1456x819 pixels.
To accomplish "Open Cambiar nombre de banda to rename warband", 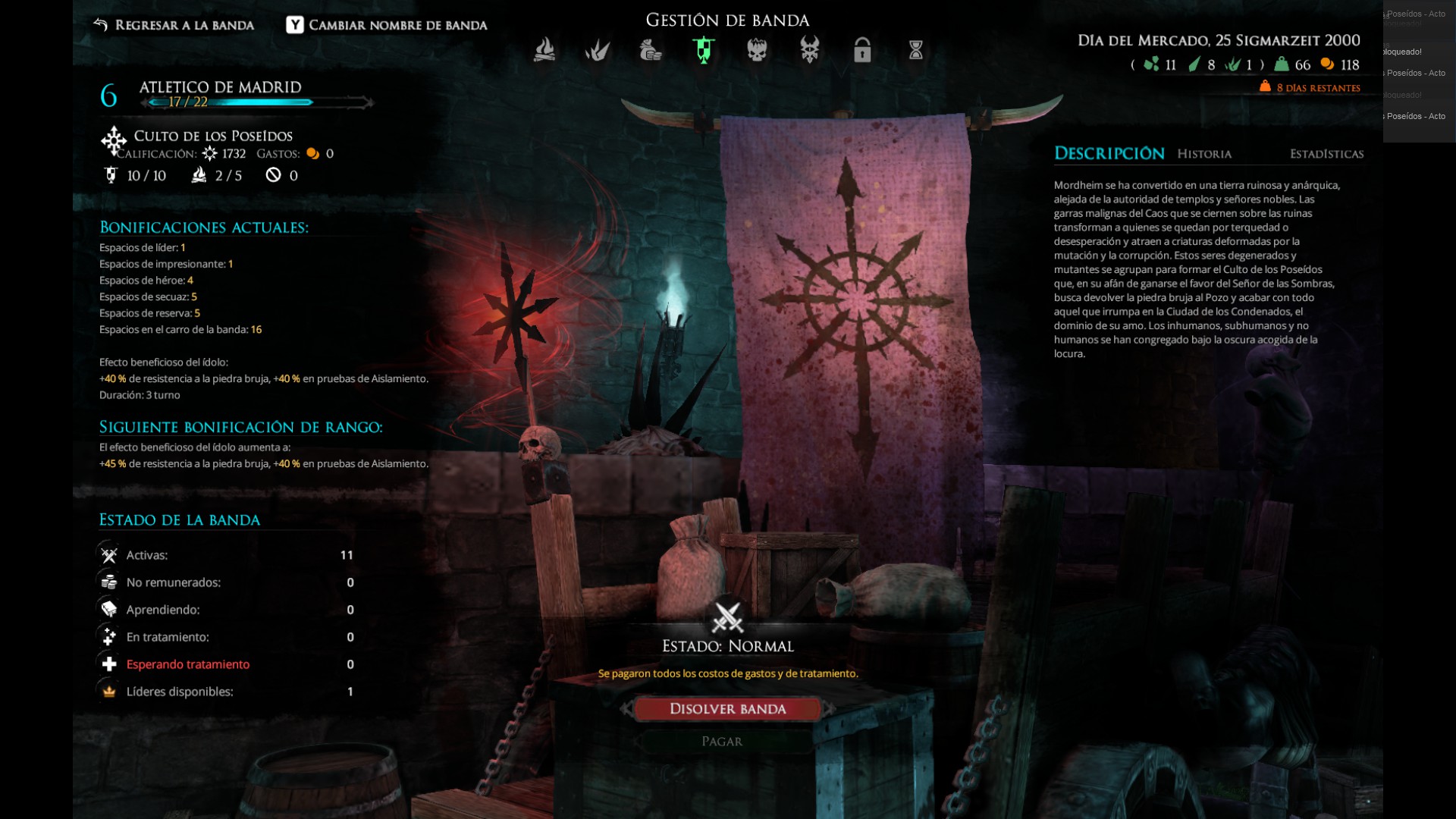I will coord(387,25).
